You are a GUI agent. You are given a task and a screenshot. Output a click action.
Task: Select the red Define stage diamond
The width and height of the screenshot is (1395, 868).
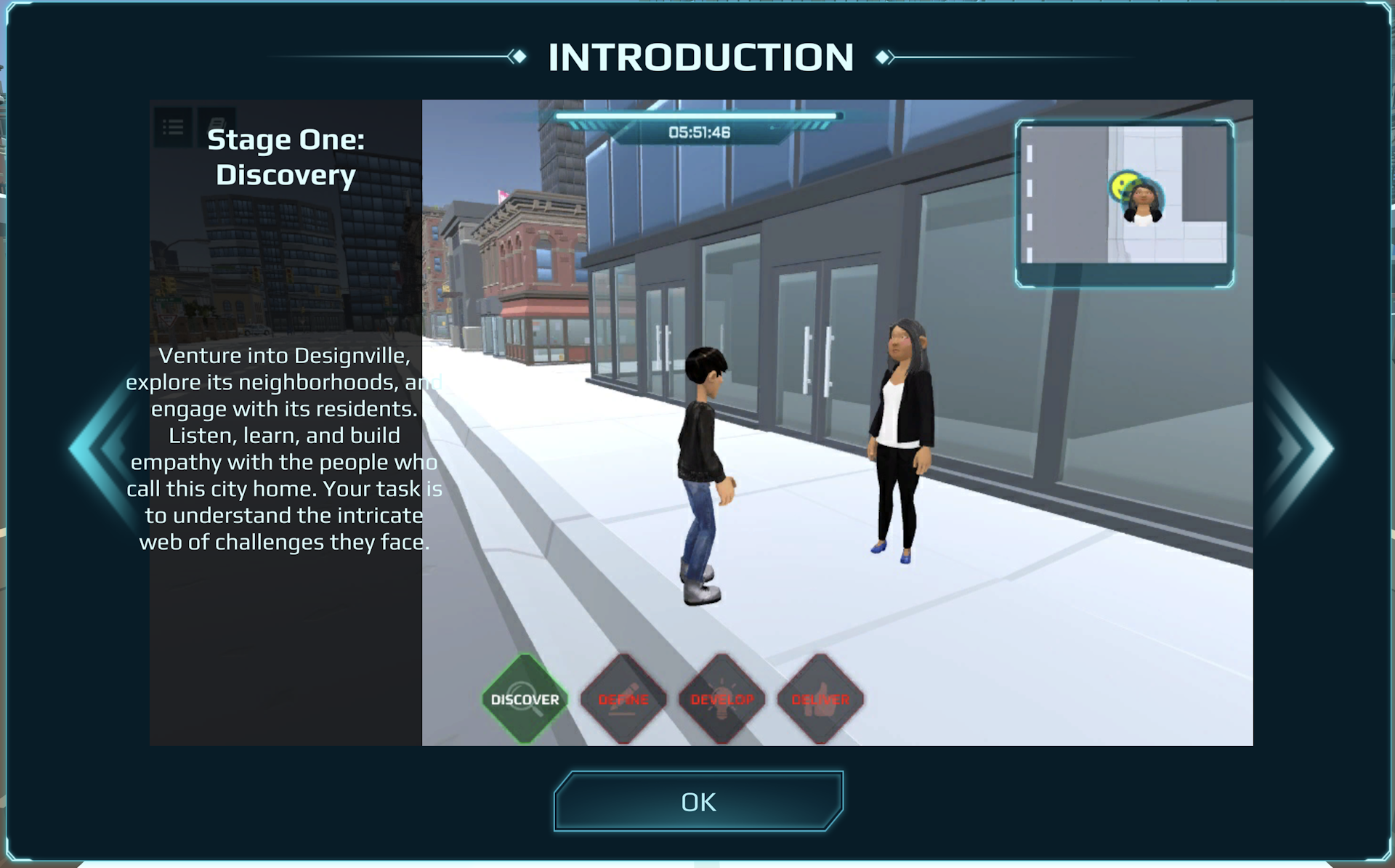(623, 699)
